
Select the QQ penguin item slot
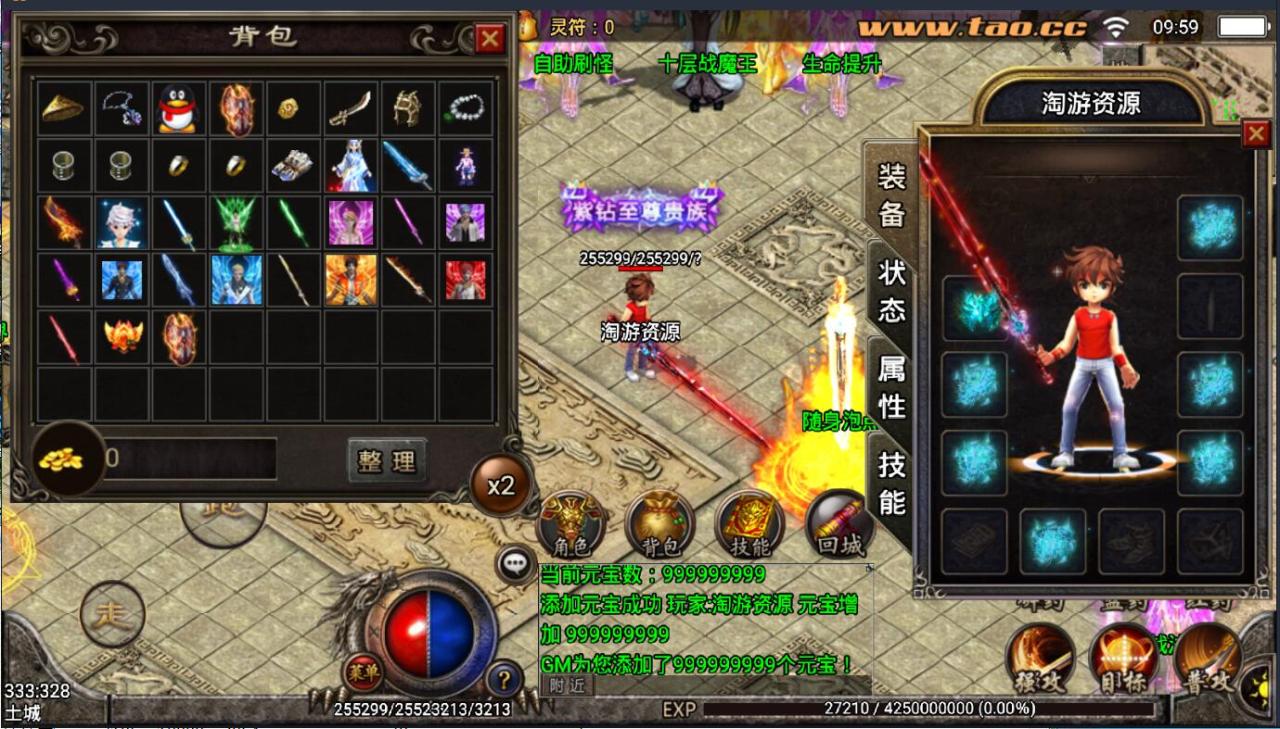pyautogui.click(x=178, y=108)
